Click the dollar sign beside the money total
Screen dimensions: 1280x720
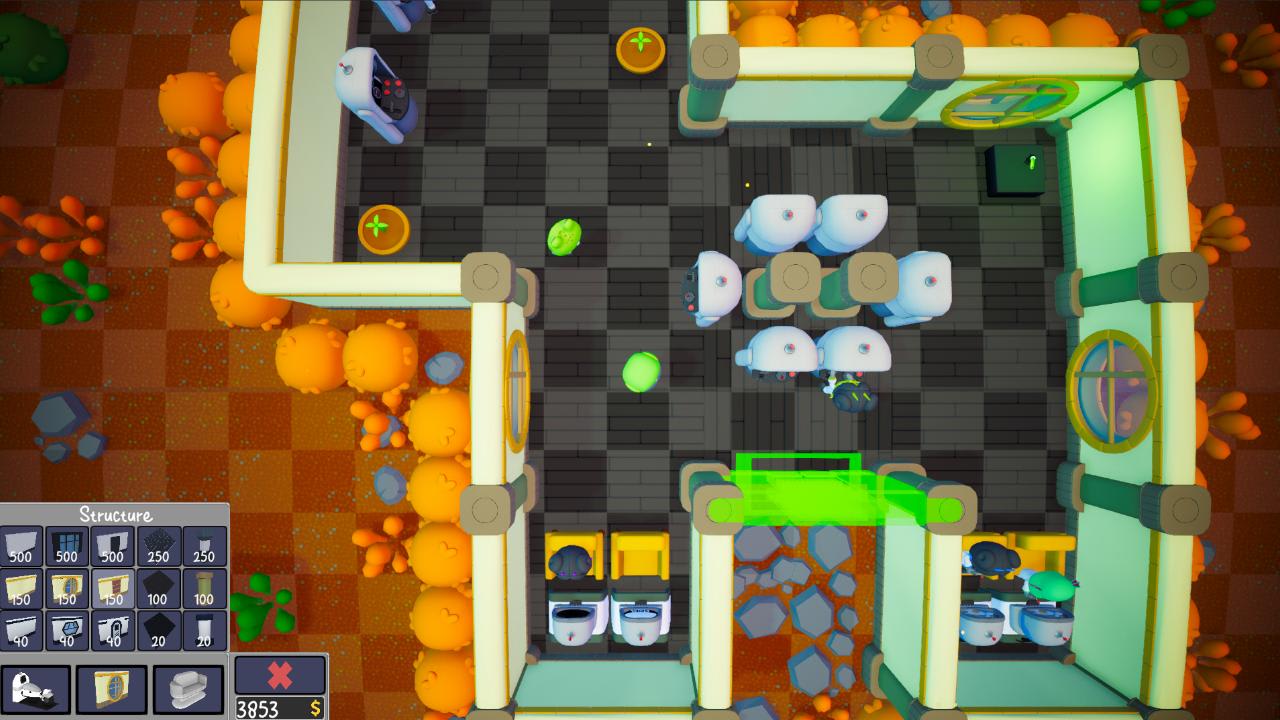(317, 707)
